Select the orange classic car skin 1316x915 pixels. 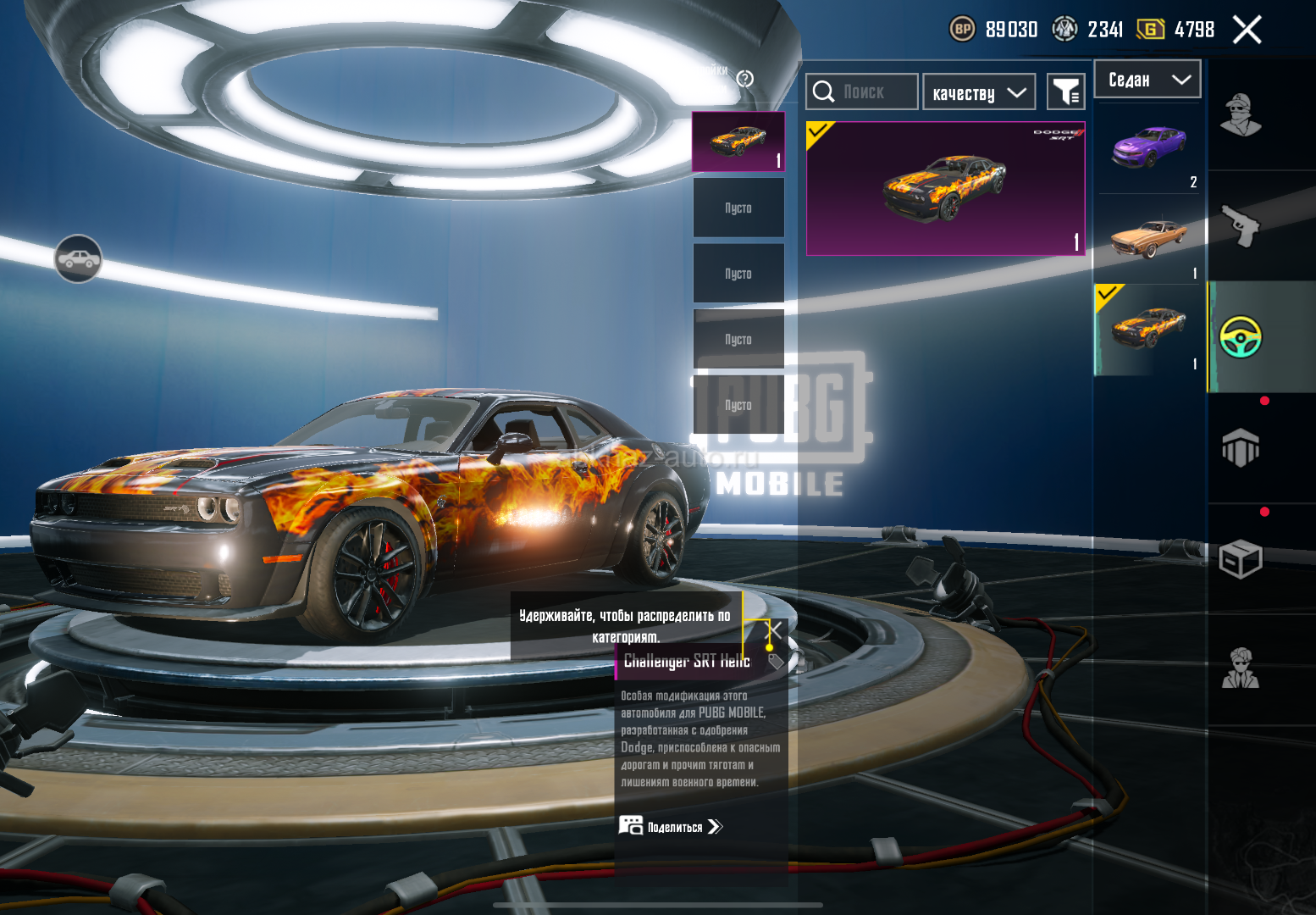(x=1149, y=239)
